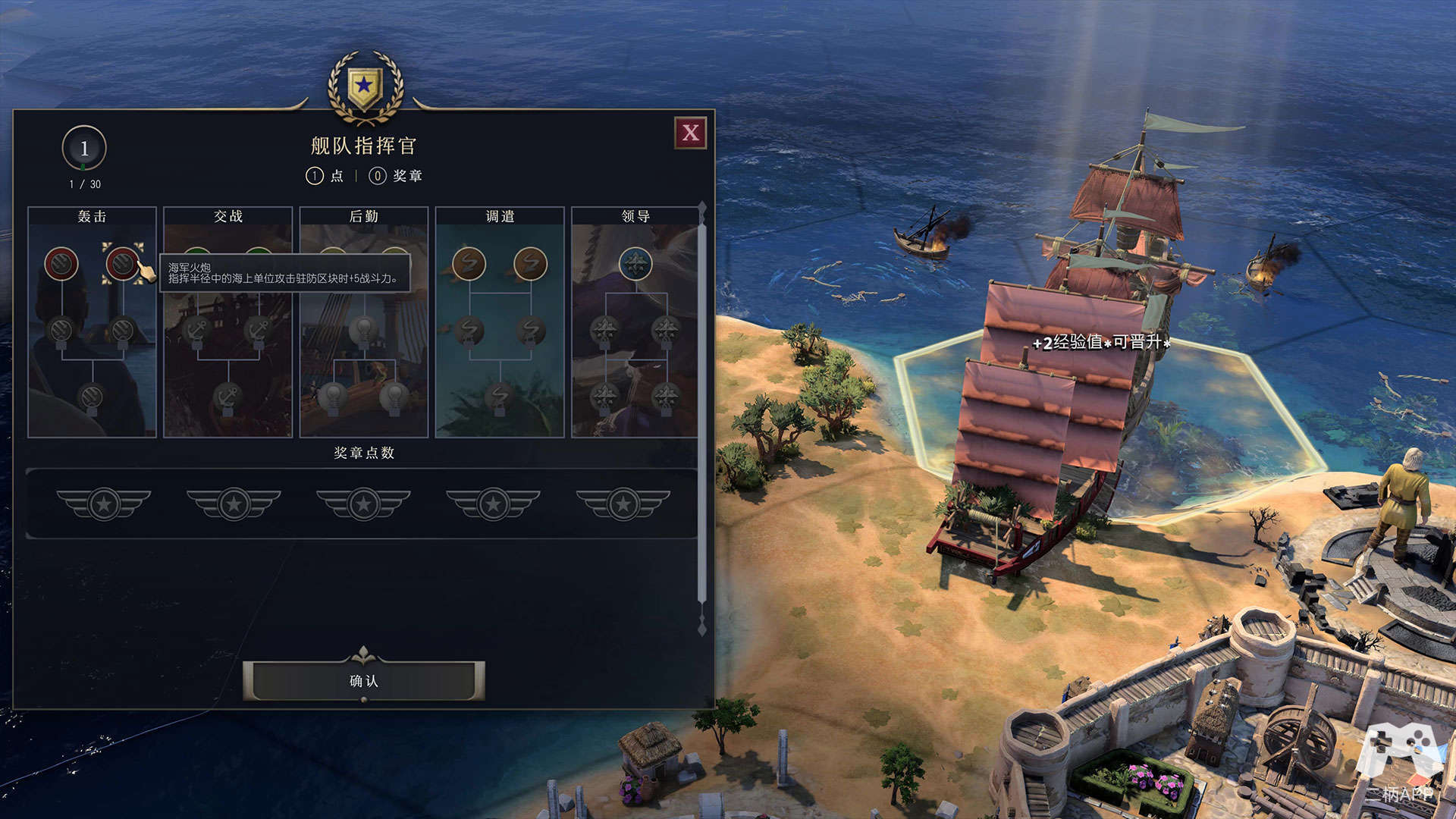1456x819 pixels.
Task: Click the 后勤 tree header
Action: [x=364, y=216]
